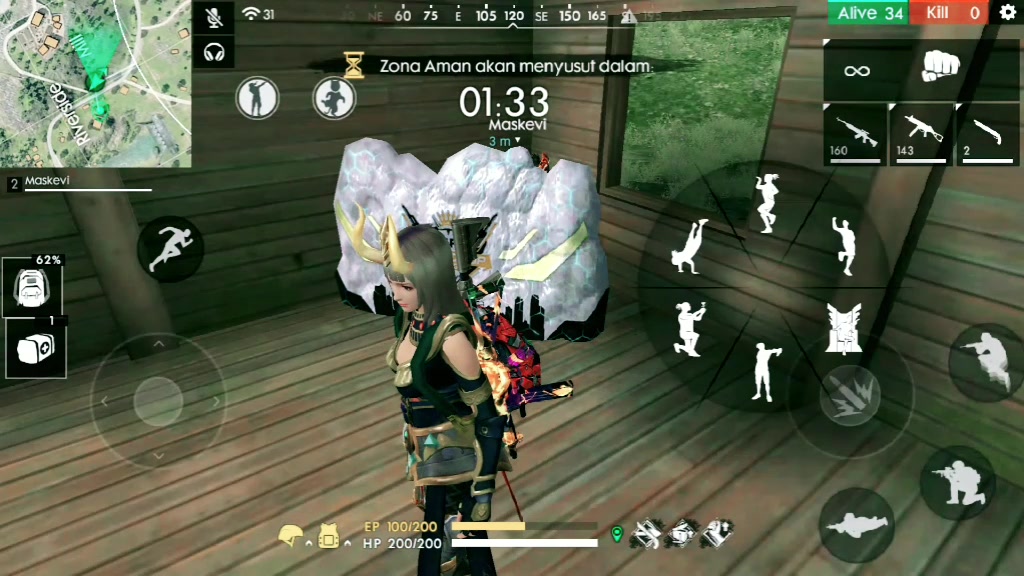Select the rifle with 160 ammo
Image resolution: width=1024 pixels, height=576 pixels.
[856, 133]
